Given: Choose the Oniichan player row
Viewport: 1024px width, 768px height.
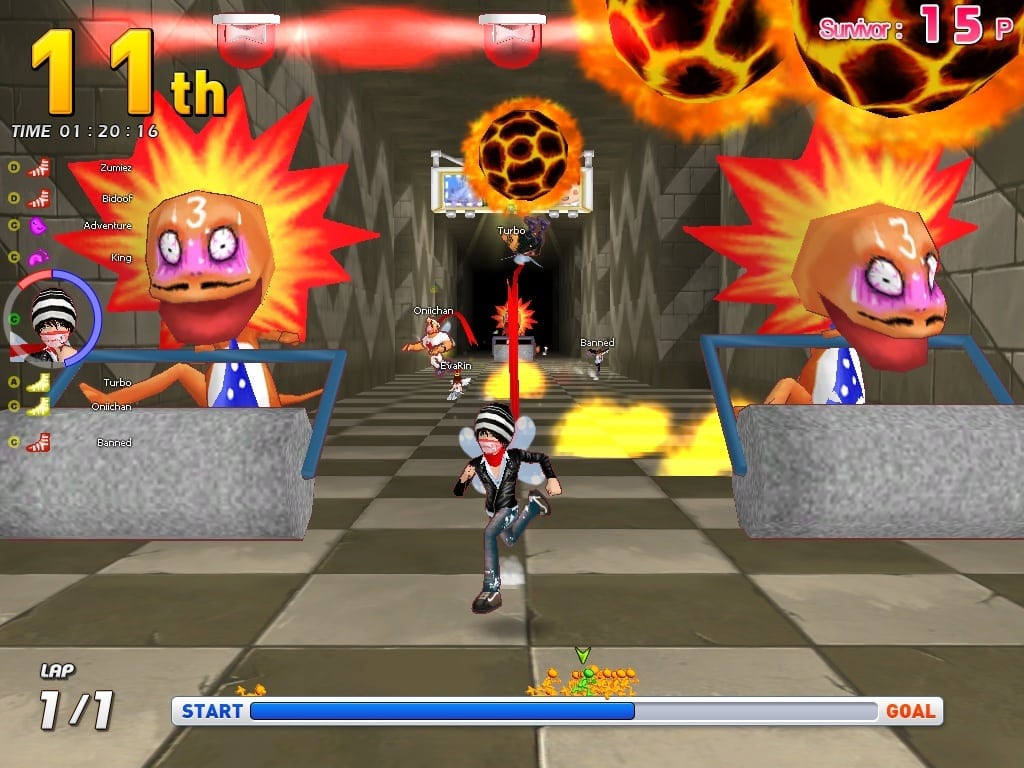Looking at the screenshot, I should pyautogui.click(x=111, y=407).
